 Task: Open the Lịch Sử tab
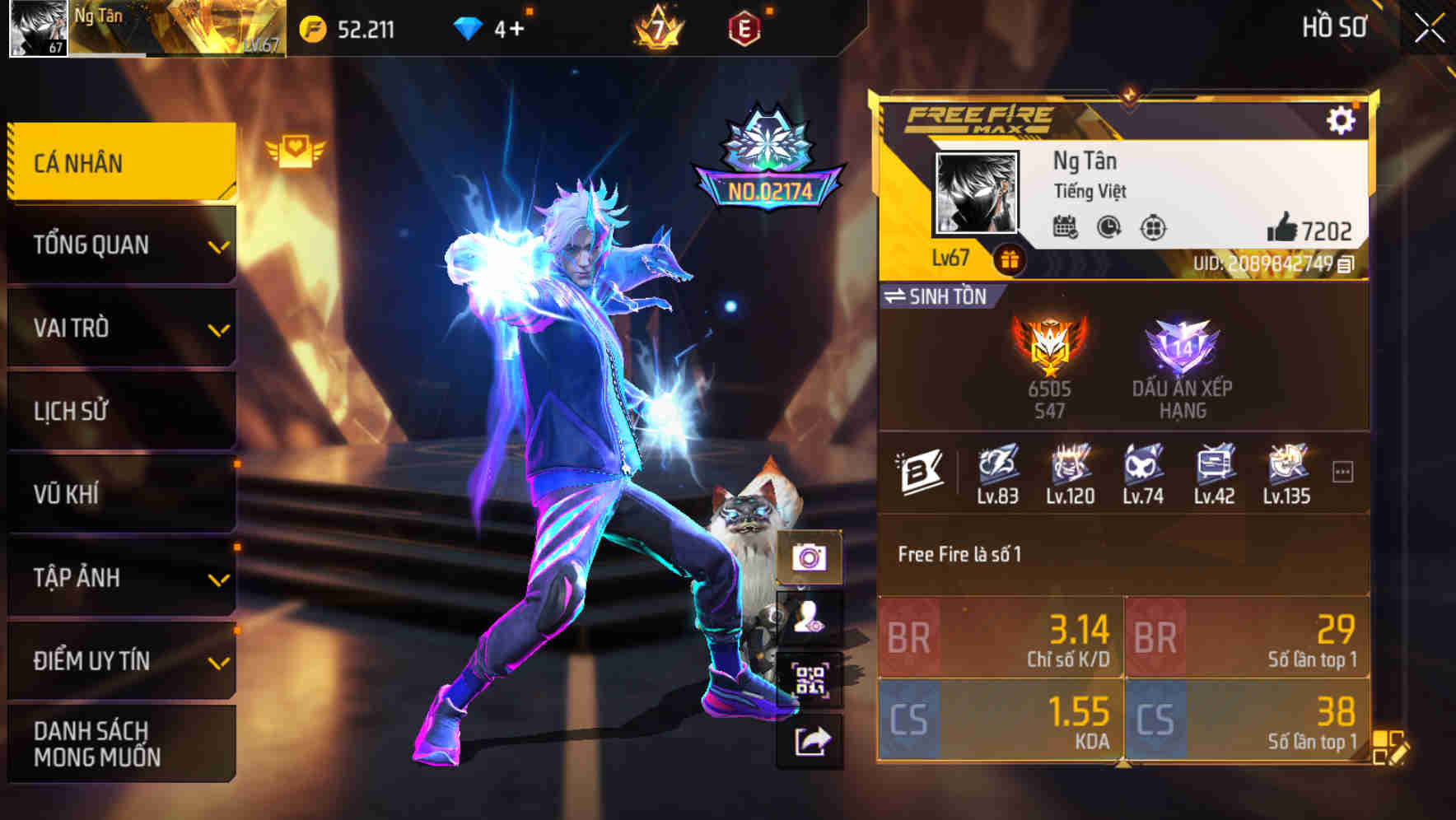point(120,411)
